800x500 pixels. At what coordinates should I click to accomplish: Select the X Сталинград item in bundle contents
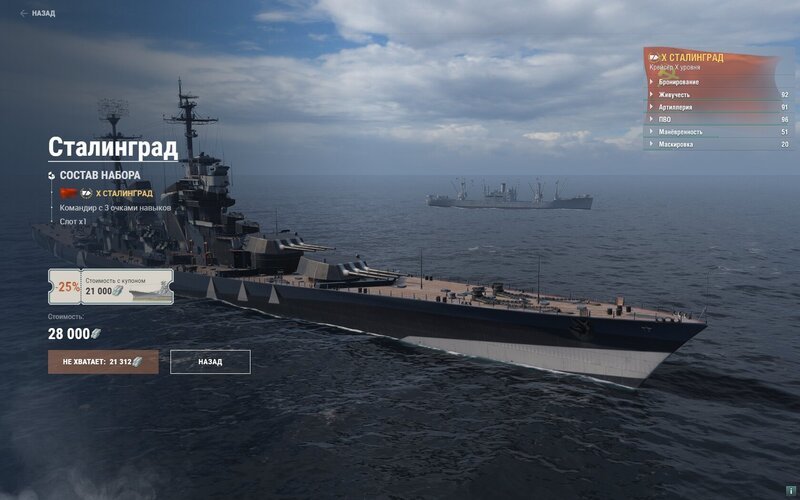click(124, 193)
